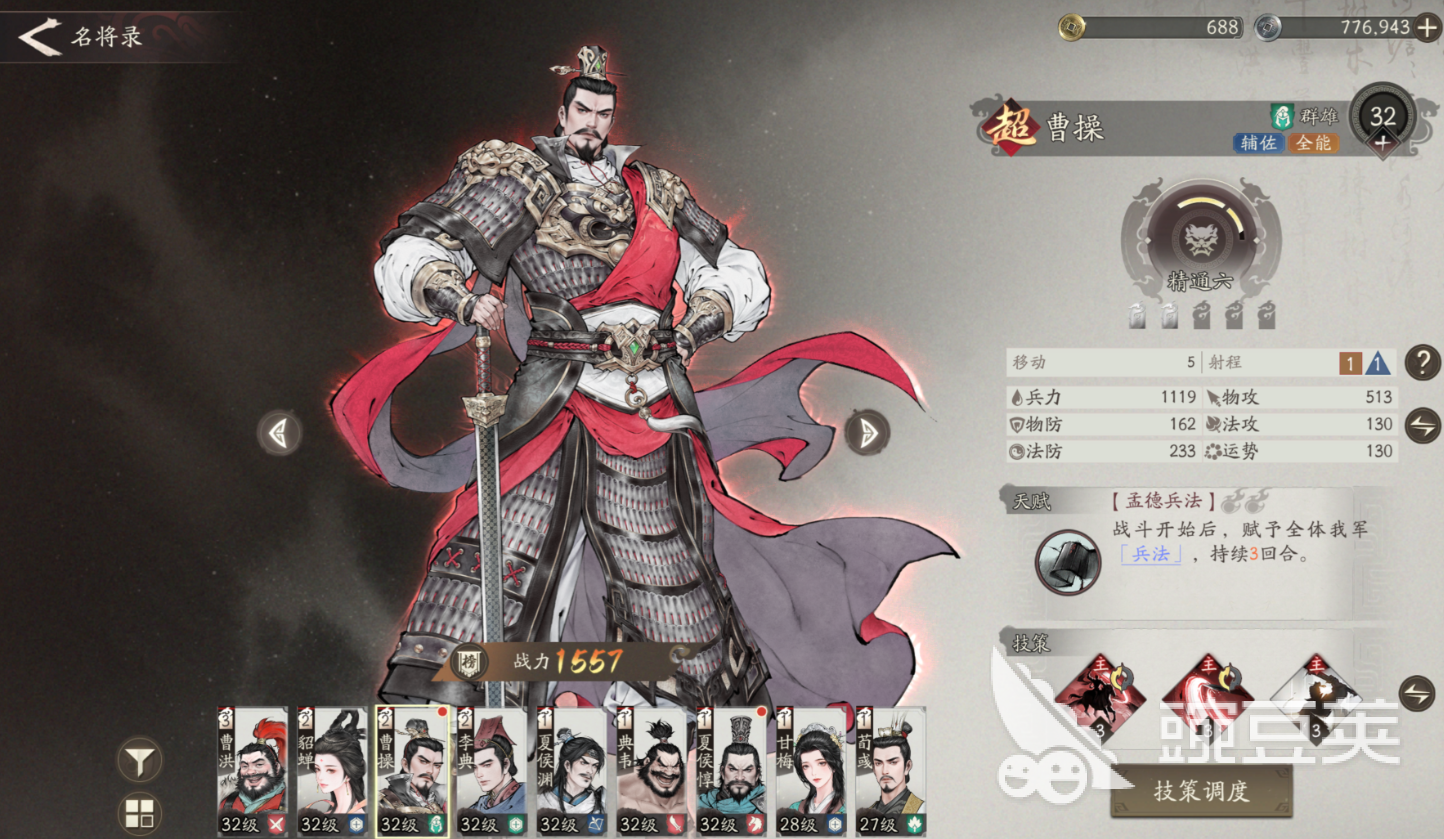1444x839 pixels.
Task: Toggle stats view with the swap arrows button
Action: point(1422,425)
